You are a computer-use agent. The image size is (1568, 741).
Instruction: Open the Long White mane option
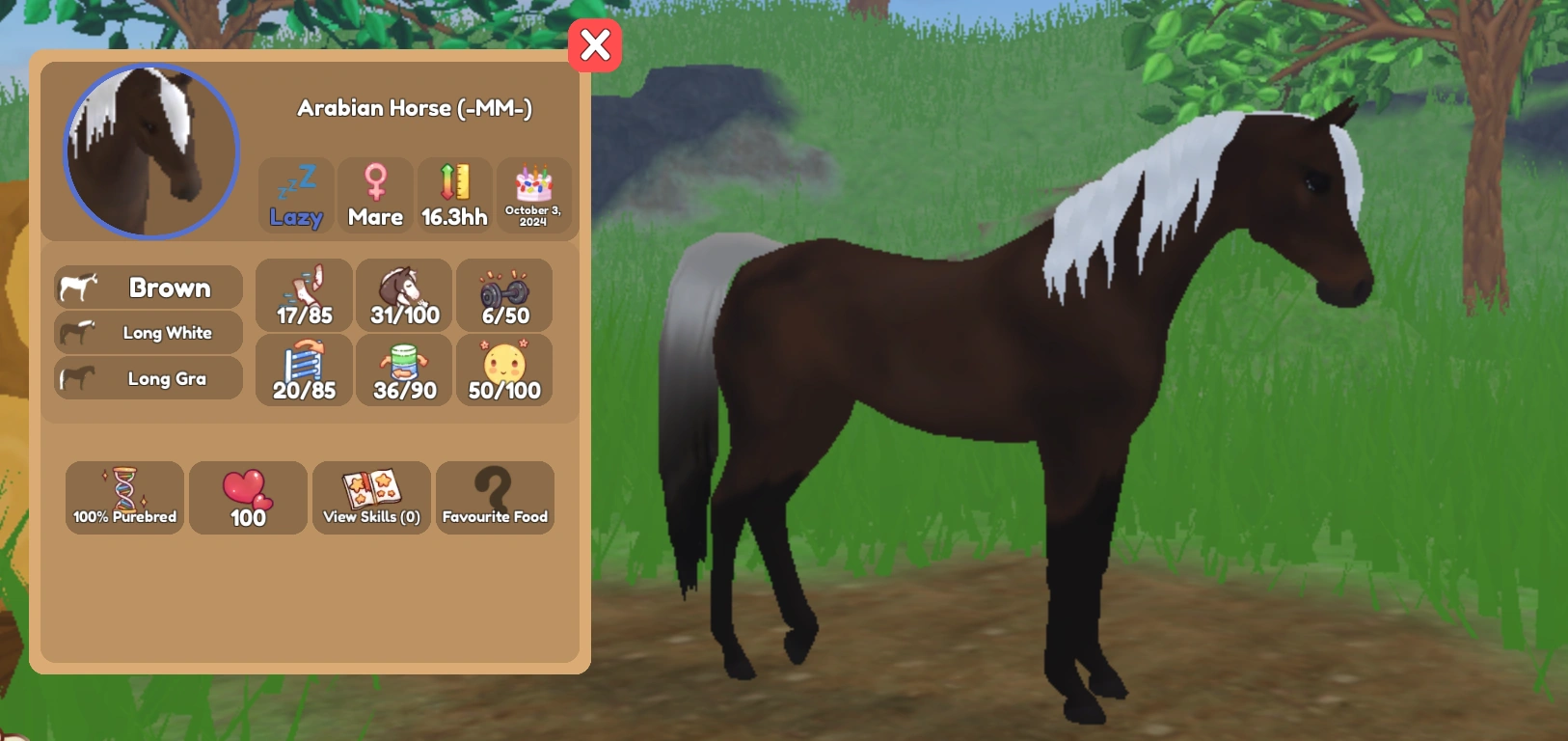[147, 332]
